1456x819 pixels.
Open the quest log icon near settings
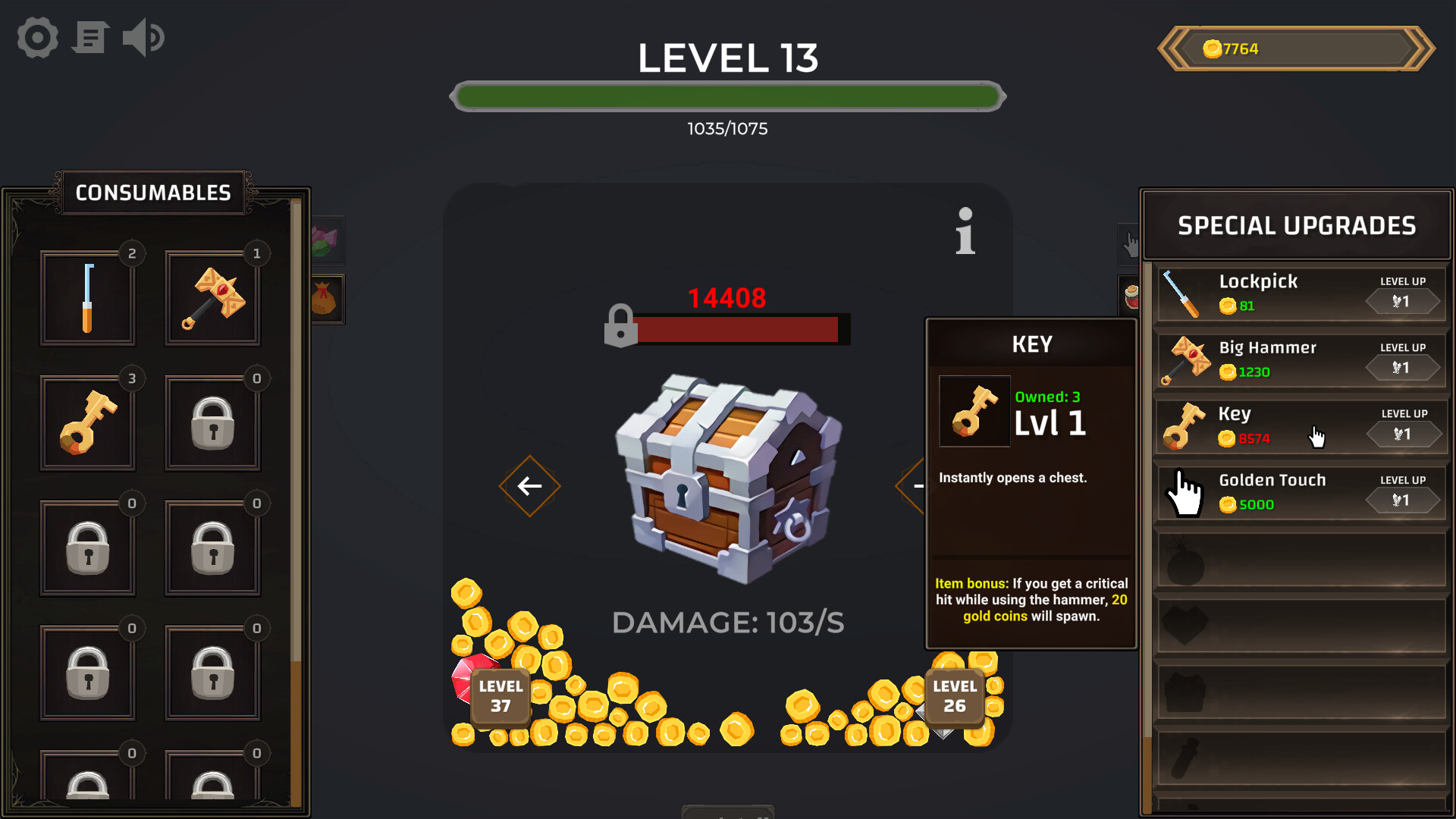[x=89, y=37]
